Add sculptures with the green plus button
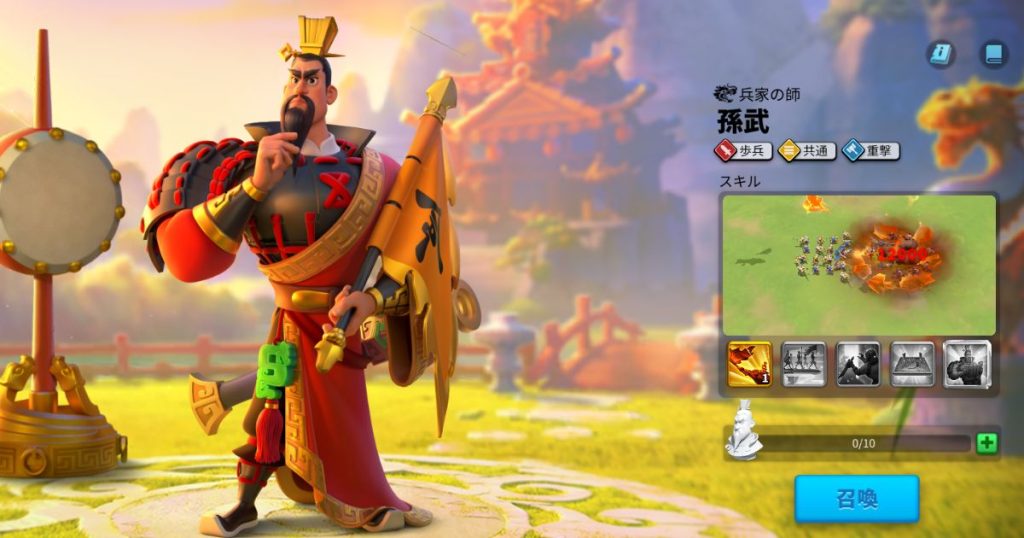This screenshot has height=538, width=1024. [x=986, y=443]
